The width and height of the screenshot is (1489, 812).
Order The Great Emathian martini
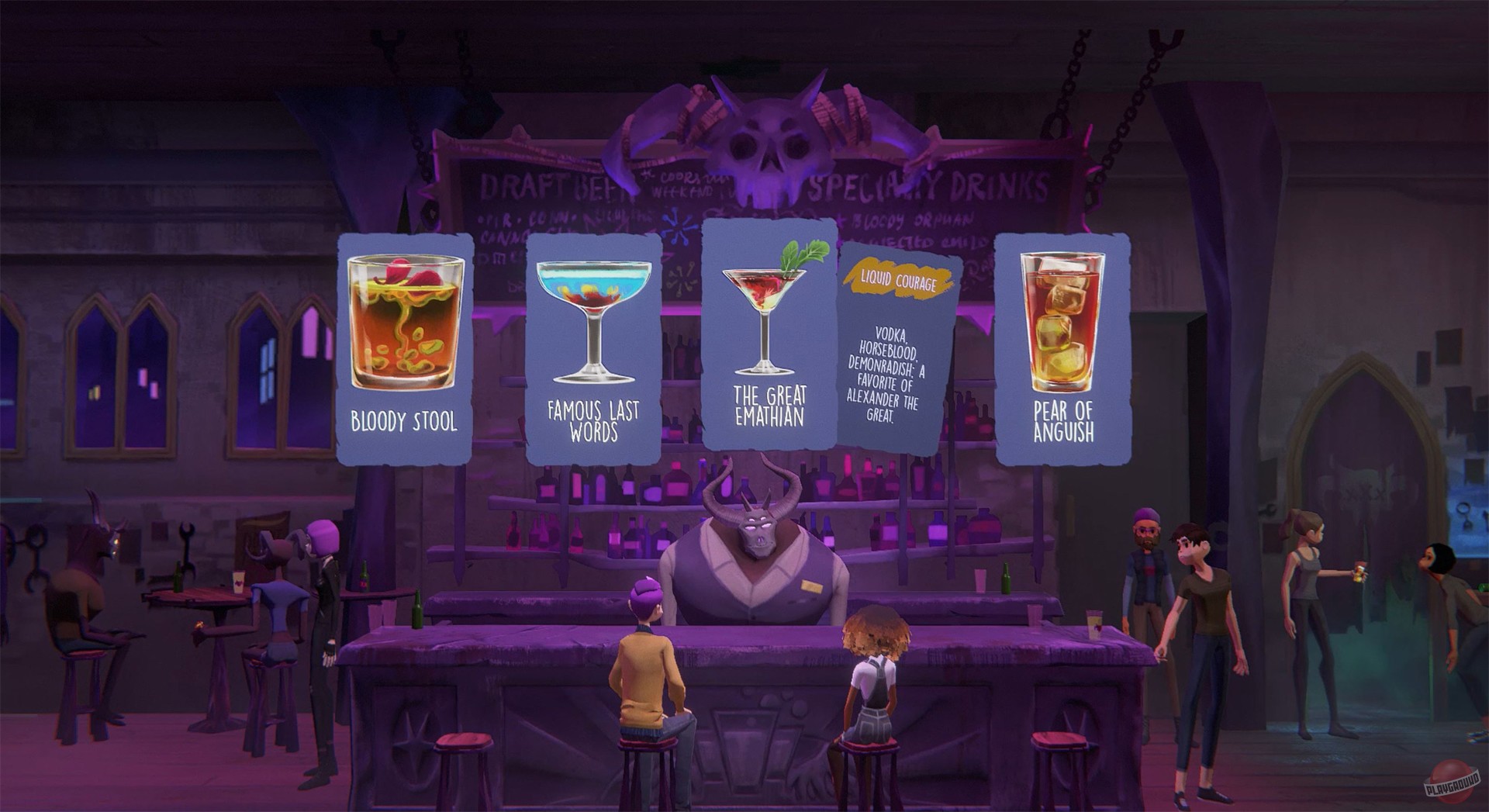click(768, 341)
